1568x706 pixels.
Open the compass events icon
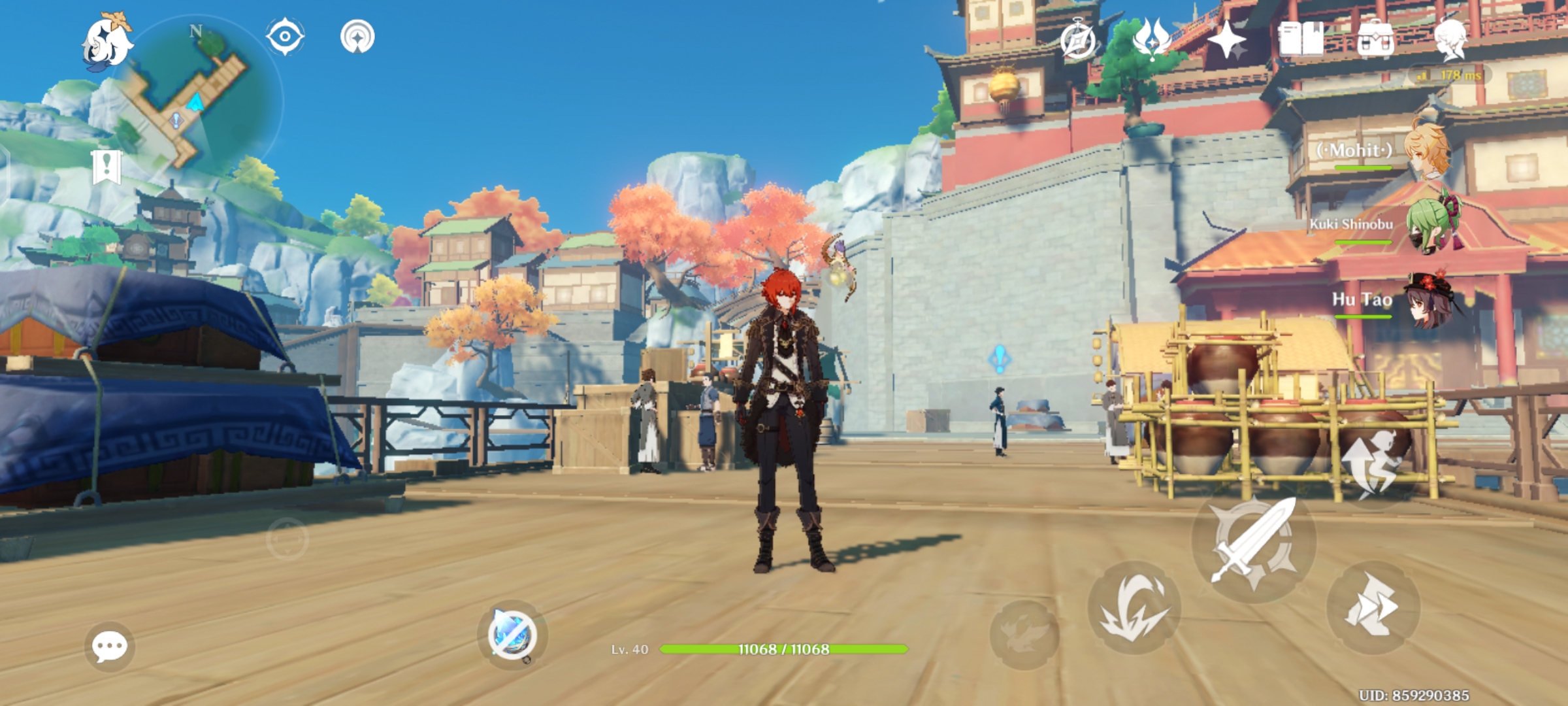tap(1078, 41)
